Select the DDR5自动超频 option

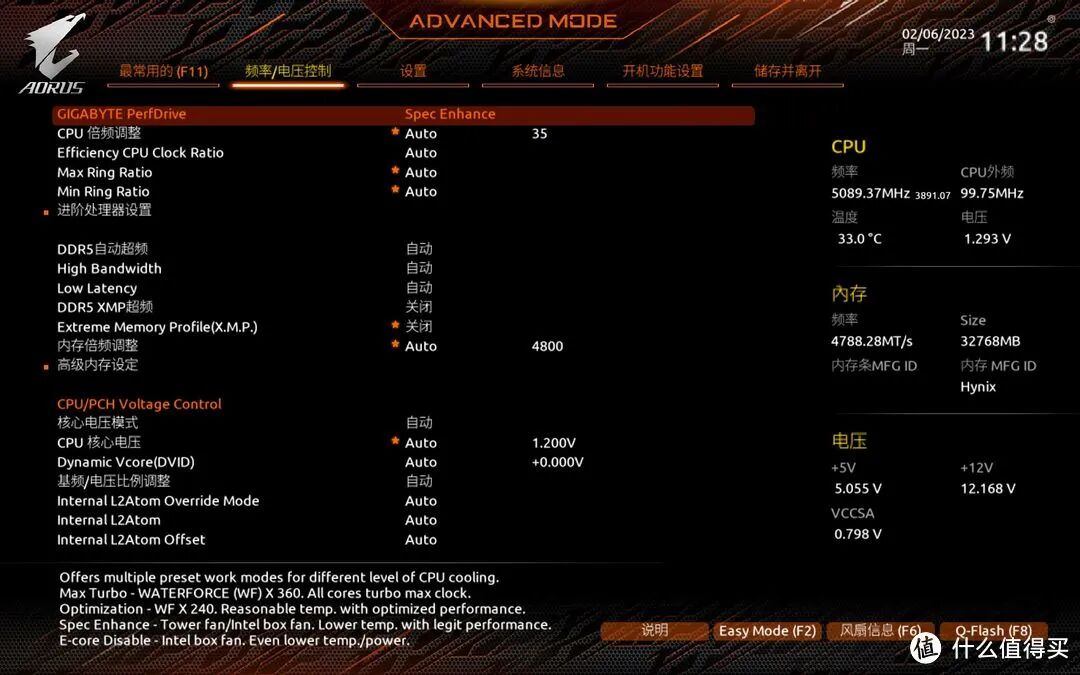coord(102,249)
